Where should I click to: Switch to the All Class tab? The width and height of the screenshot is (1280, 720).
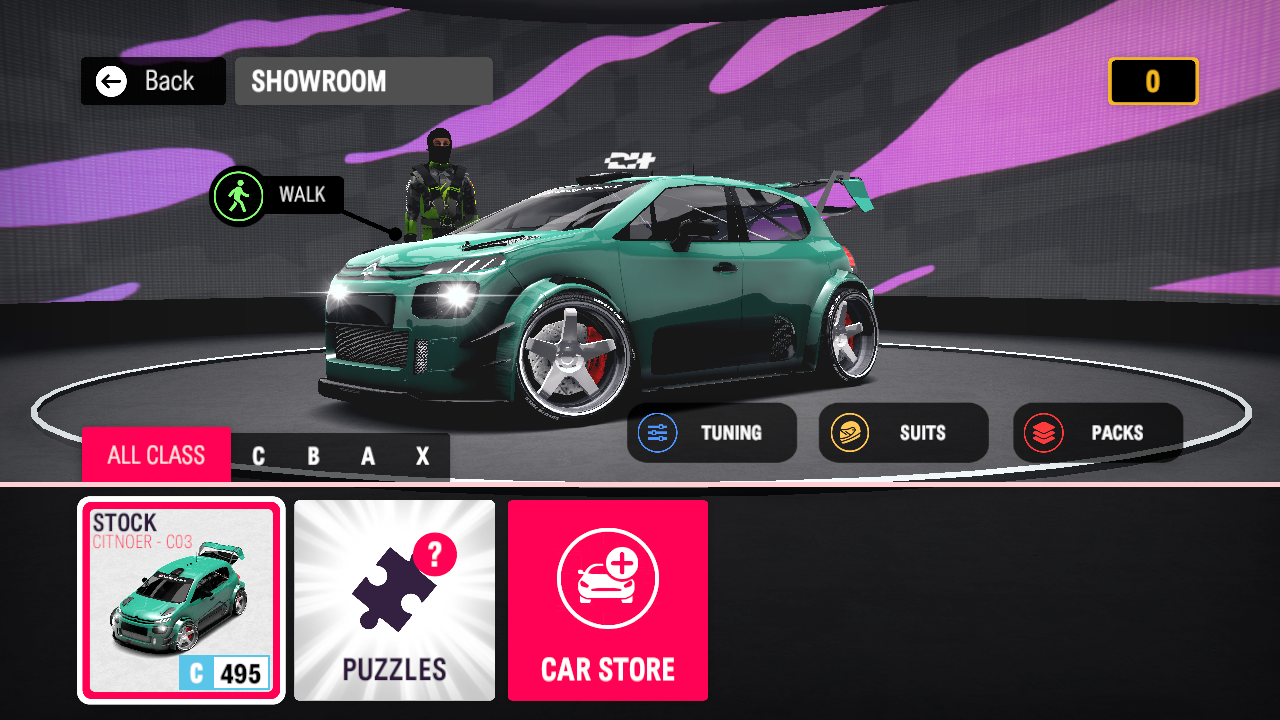click(x=156, y=456)
